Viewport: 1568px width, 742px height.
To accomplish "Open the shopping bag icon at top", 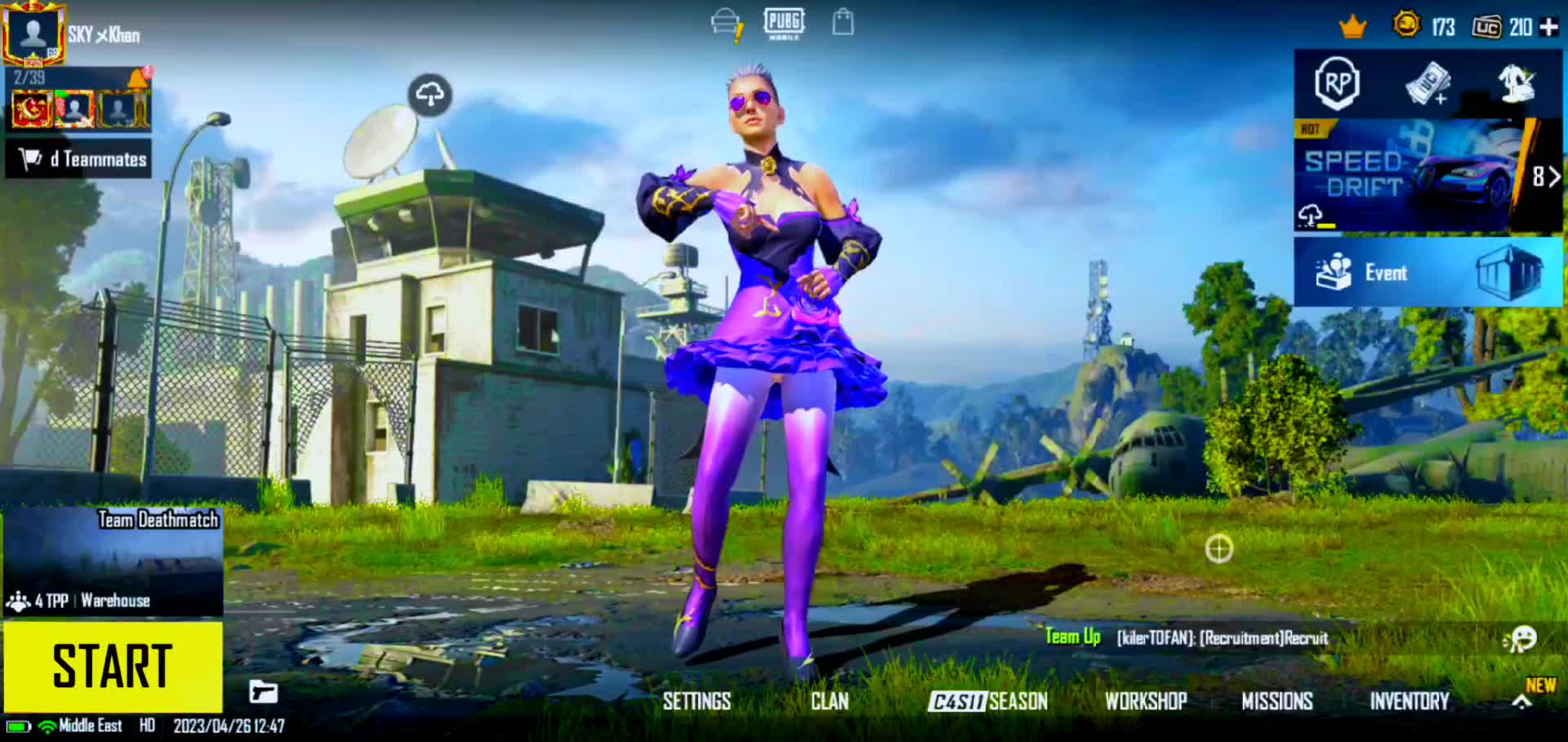I will pyautogui.click(x=843, y=22).
